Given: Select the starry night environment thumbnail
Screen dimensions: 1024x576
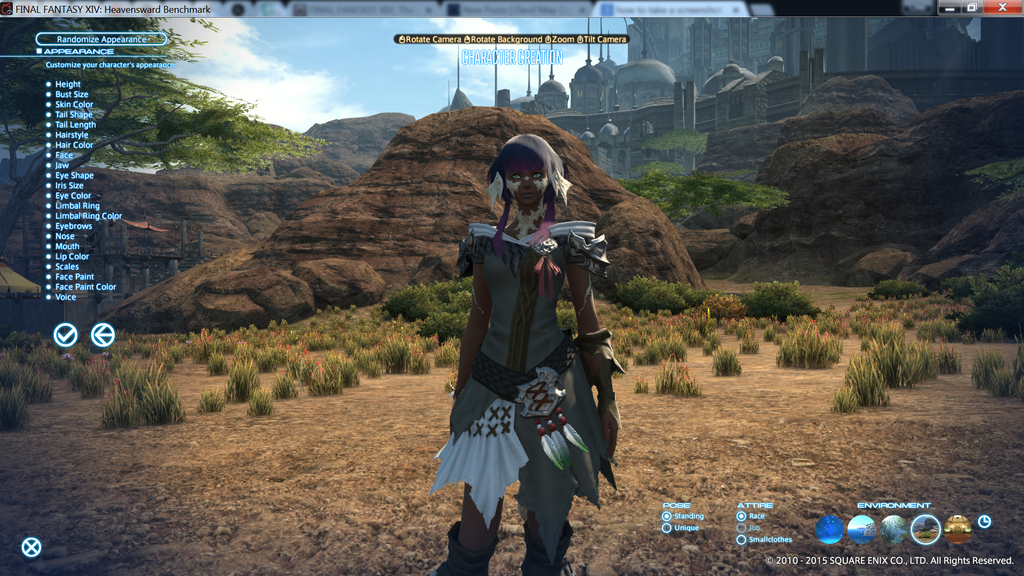Looking at the screenshot, I should 830,529.
